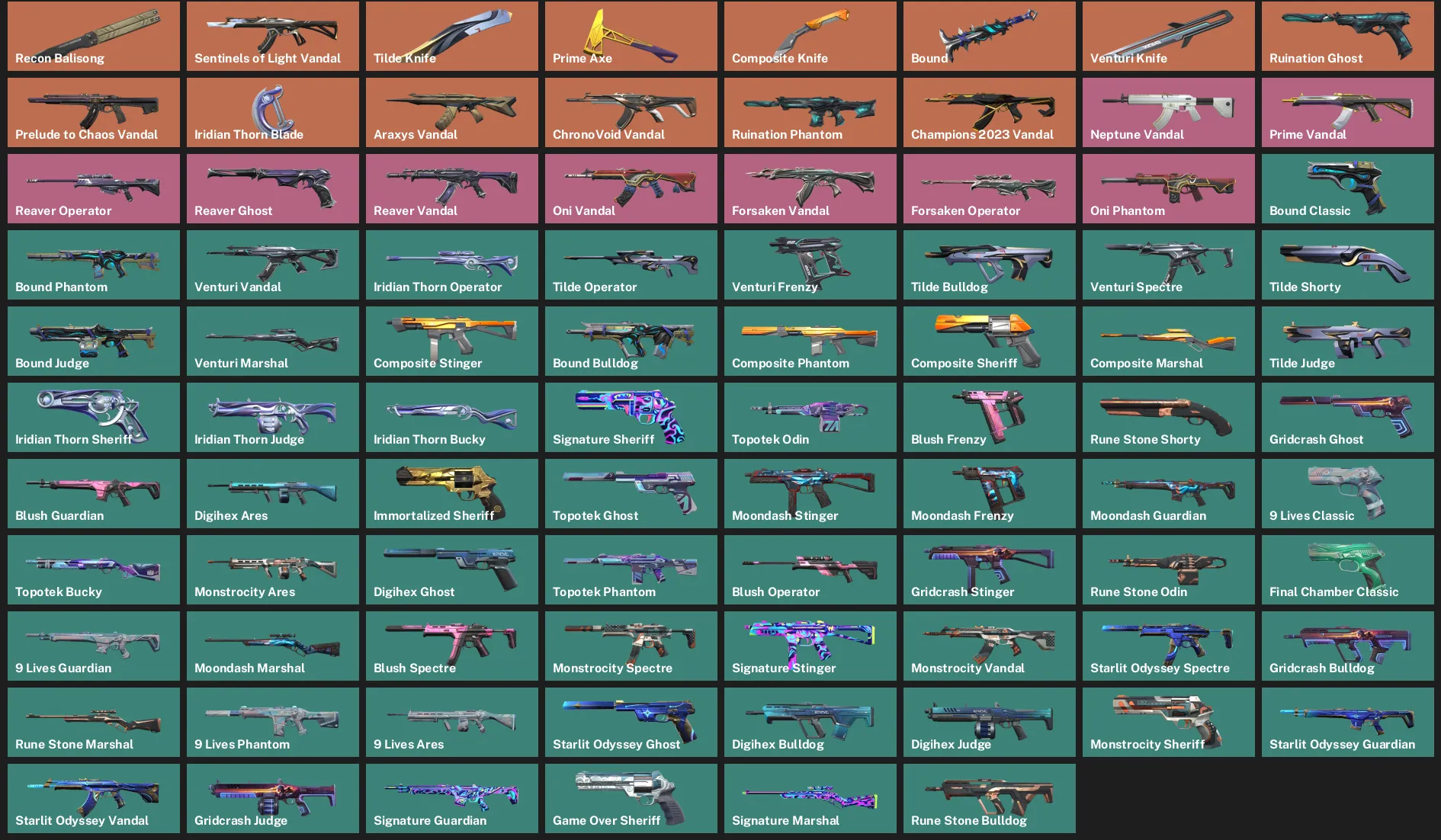View the Monstrocity Sheriff skin
This screenshot has height=840, width=1441.
click(x=1167, y=722)
